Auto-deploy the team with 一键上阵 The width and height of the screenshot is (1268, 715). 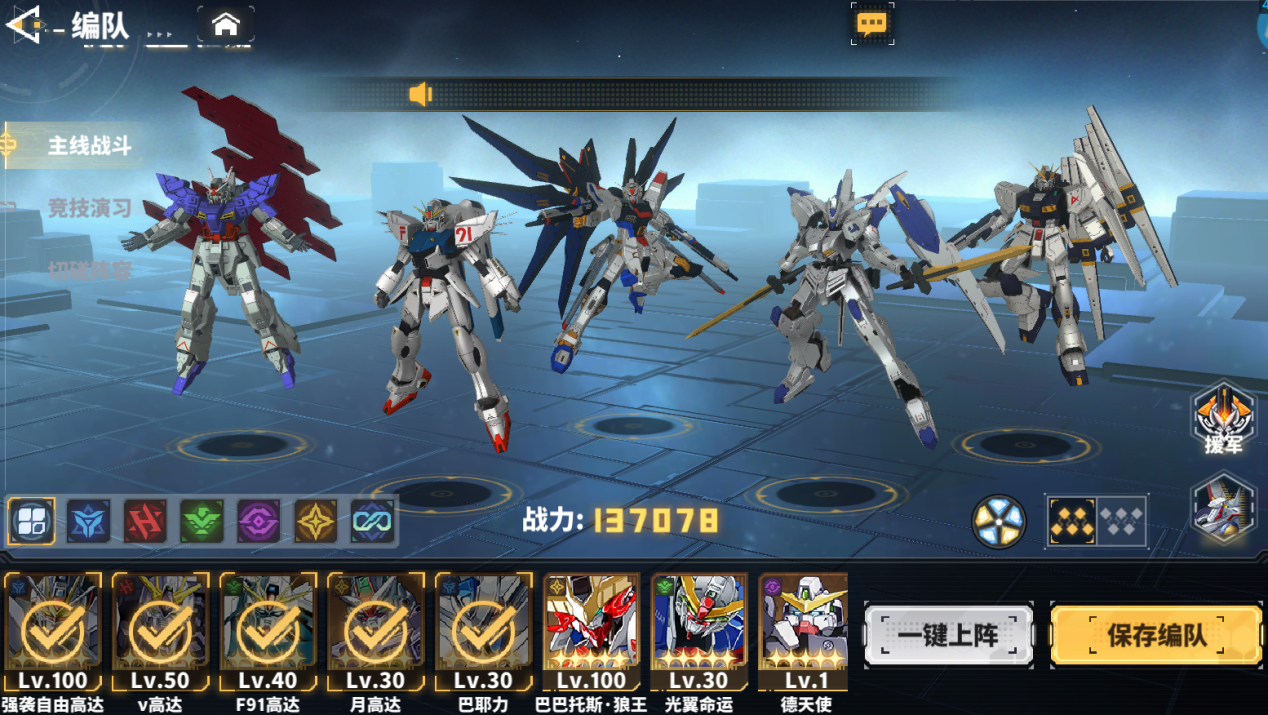948,635
